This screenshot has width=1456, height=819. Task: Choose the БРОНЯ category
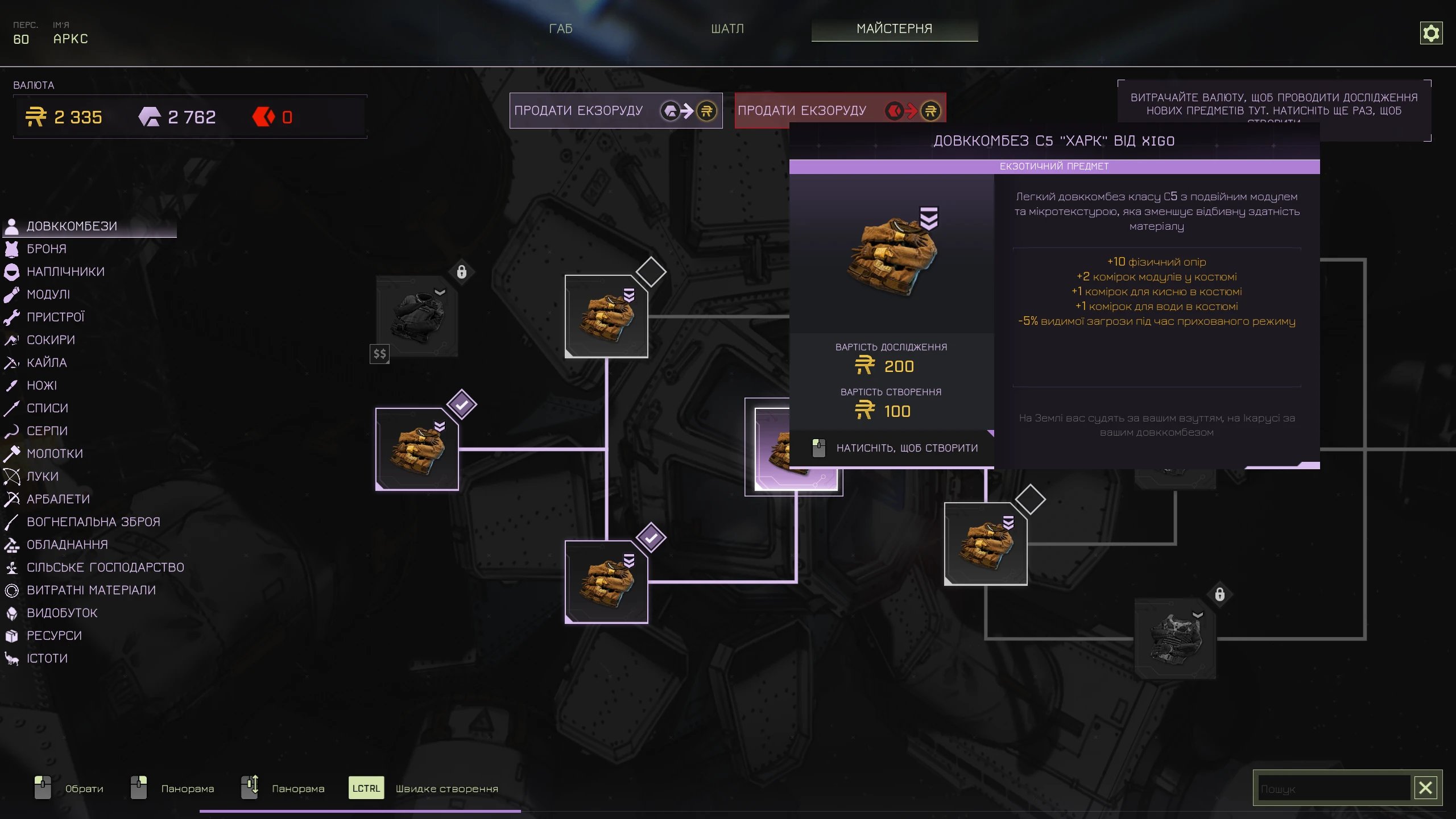(47, 249)
